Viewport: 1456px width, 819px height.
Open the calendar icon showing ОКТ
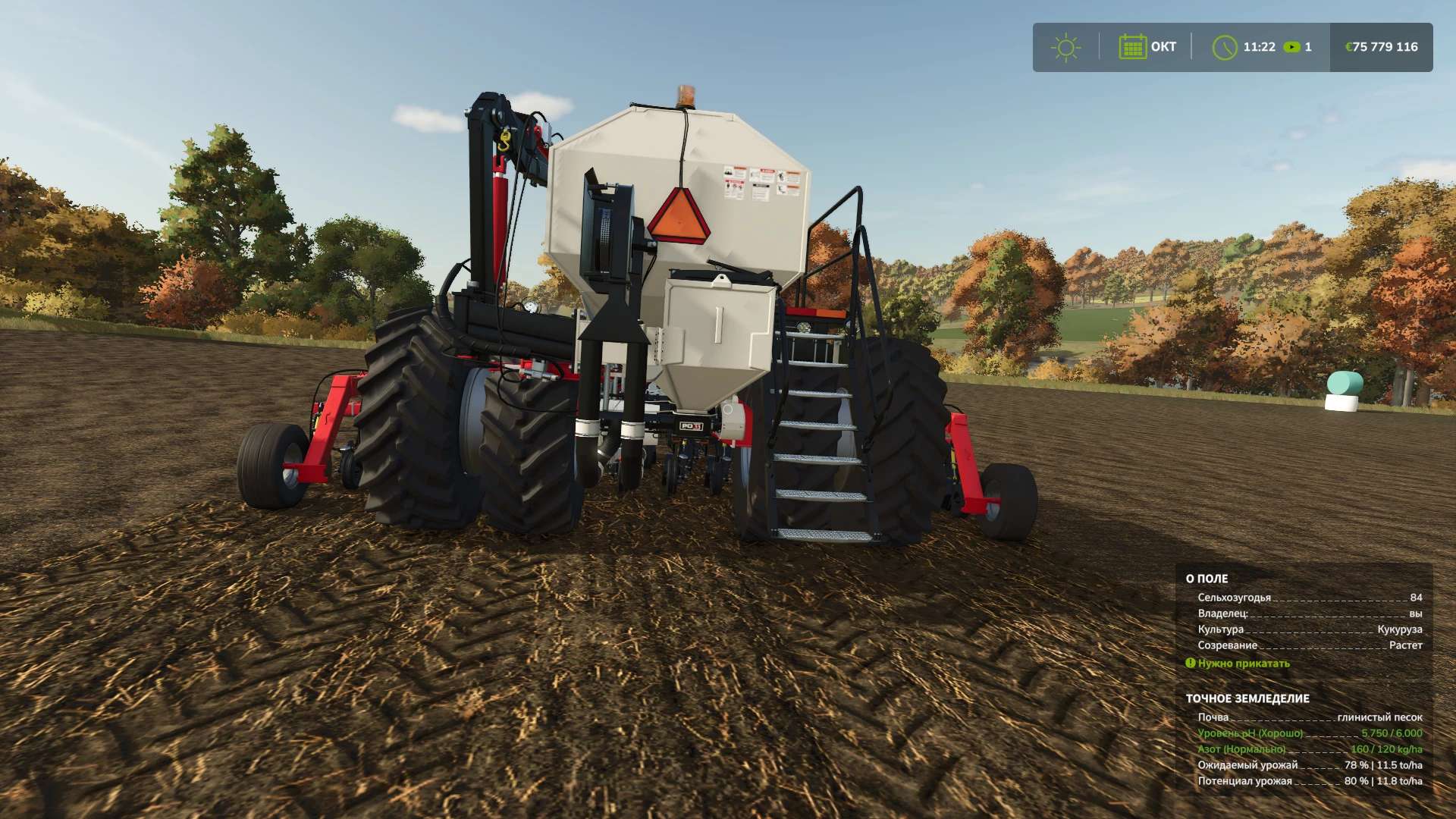pyautogui.click(x=1132, y=47)
